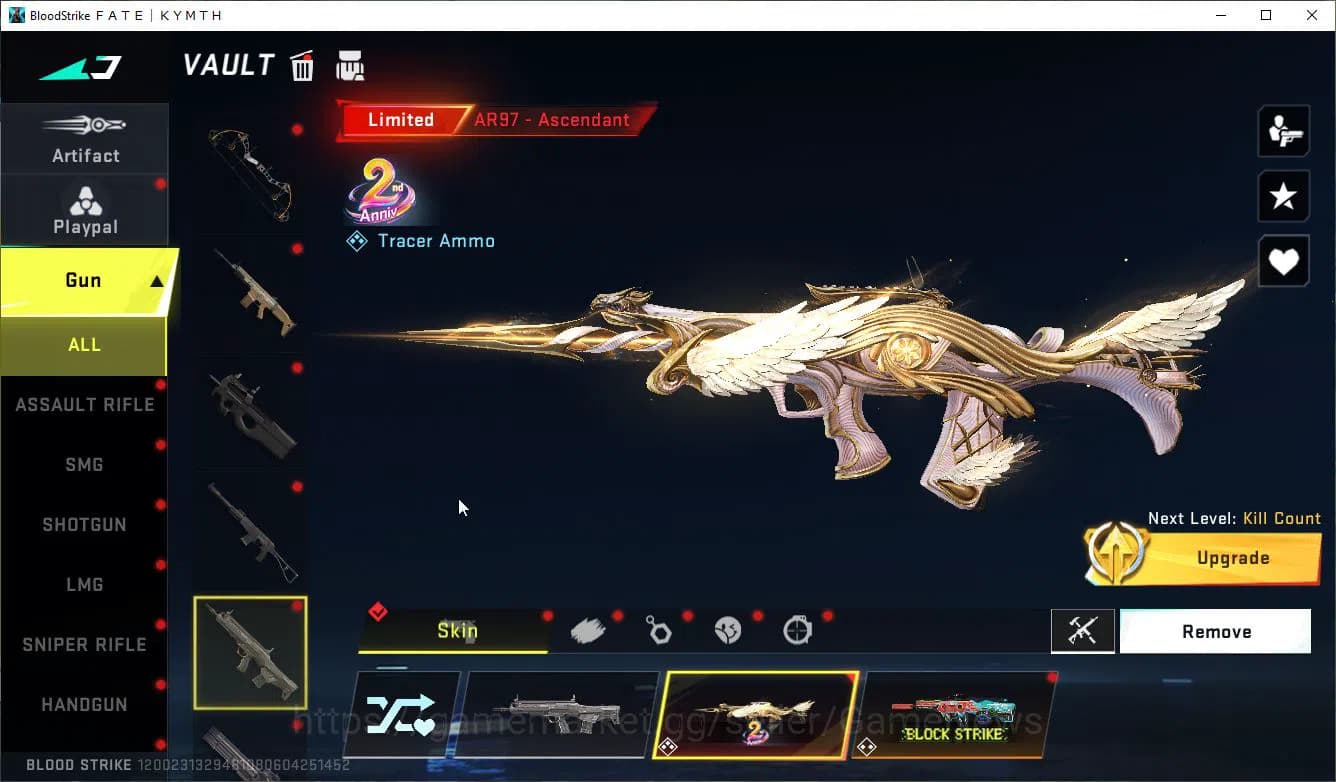Open the sticker customization slot
The height and width of the screenshot is (782, 1336).
pos(728,629)
